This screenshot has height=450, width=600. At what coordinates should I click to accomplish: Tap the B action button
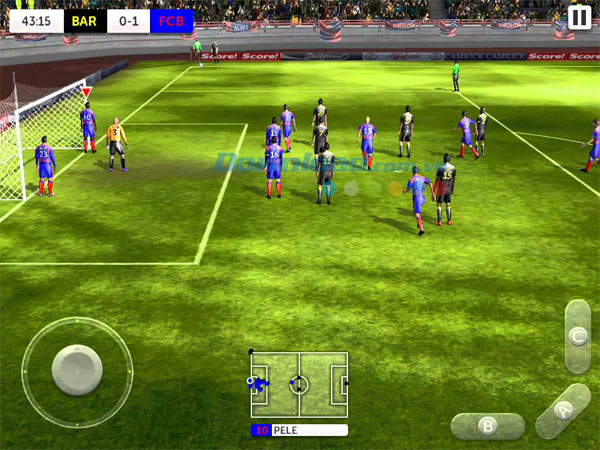point(488,425)
